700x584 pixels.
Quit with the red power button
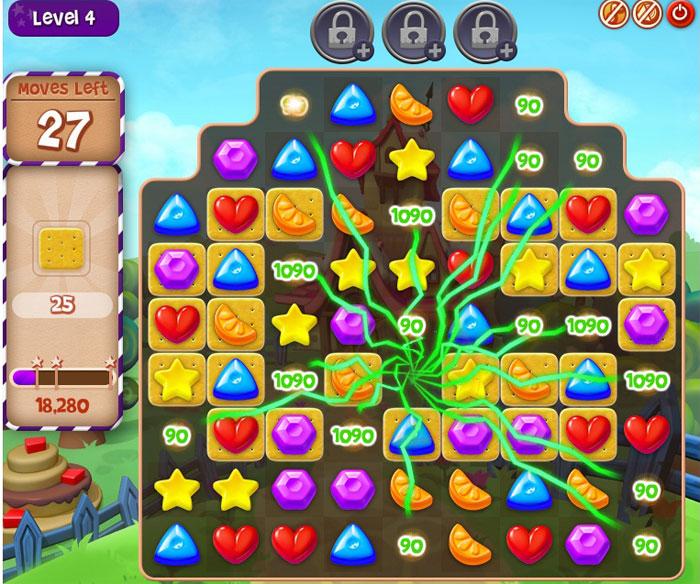point(679,13)
